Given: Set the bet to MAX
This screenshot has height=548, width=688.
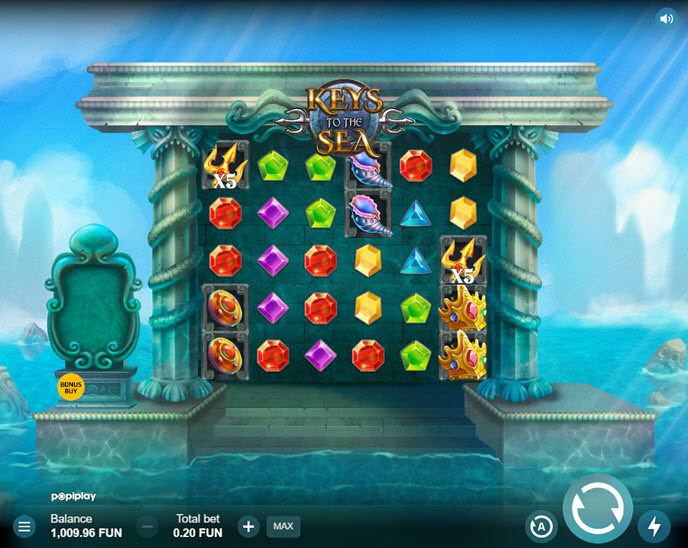Looking at the screenshot, I should (x=283, y=526).
